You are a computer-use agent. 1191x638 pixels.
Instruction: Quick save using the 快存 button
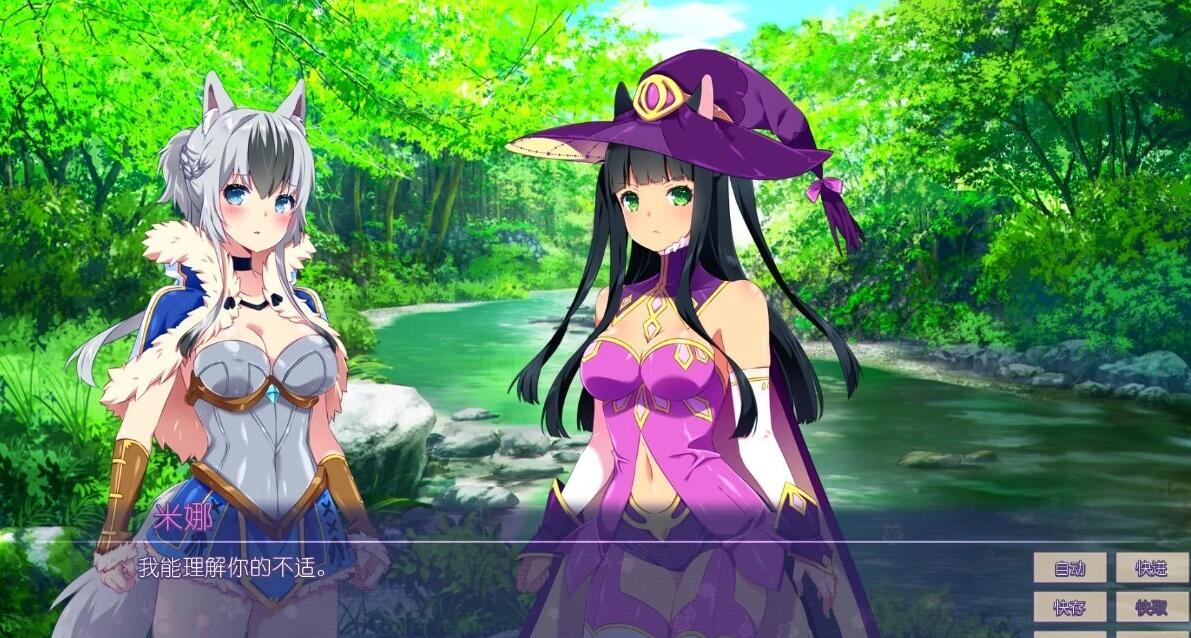pyautogui.click(x=1069, y=606)
